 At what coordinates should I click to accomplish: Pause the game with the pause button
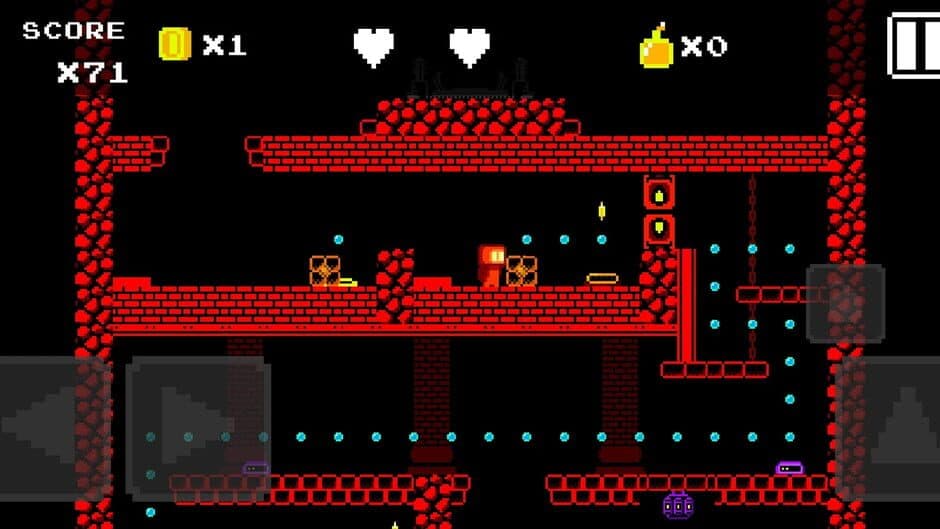click(915, 45)
